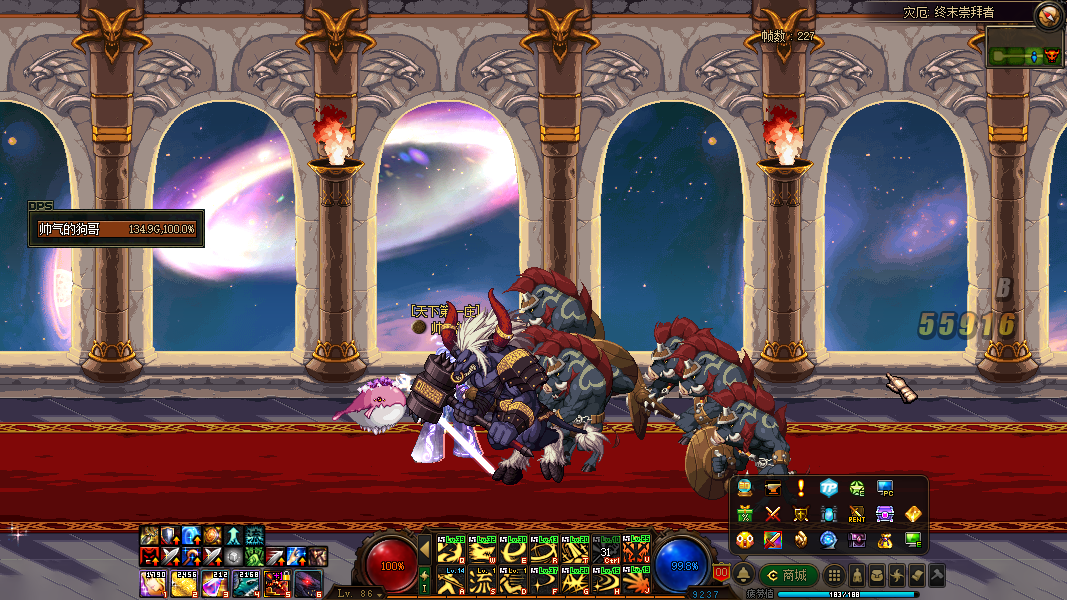Open the anvil icon in the popup
1067x600 pixels.
[772, 488]
